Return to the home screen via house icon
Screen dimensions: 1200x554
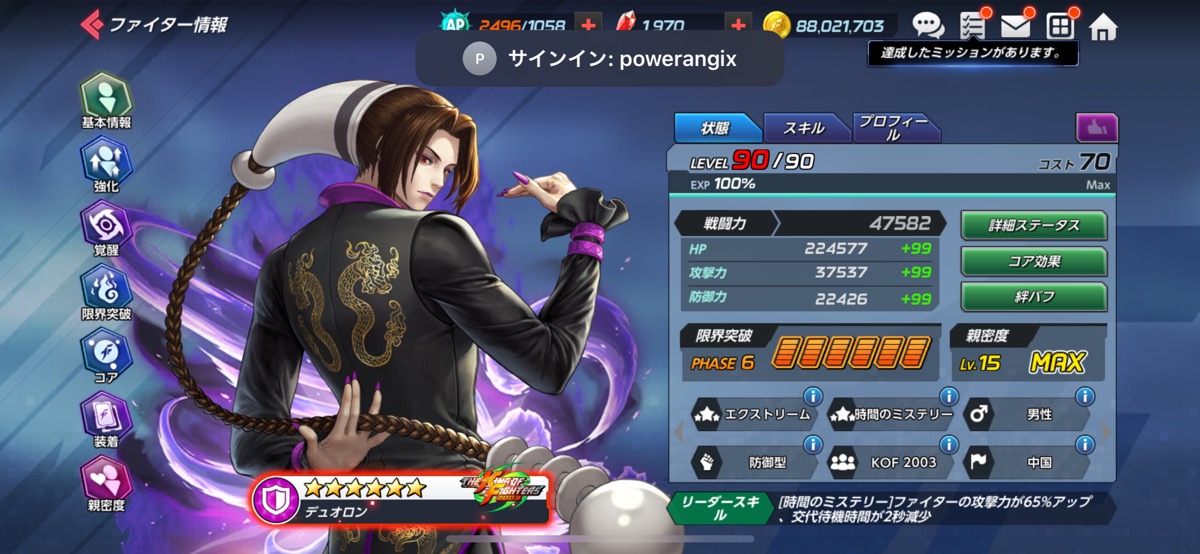(x=1103, y=26)
